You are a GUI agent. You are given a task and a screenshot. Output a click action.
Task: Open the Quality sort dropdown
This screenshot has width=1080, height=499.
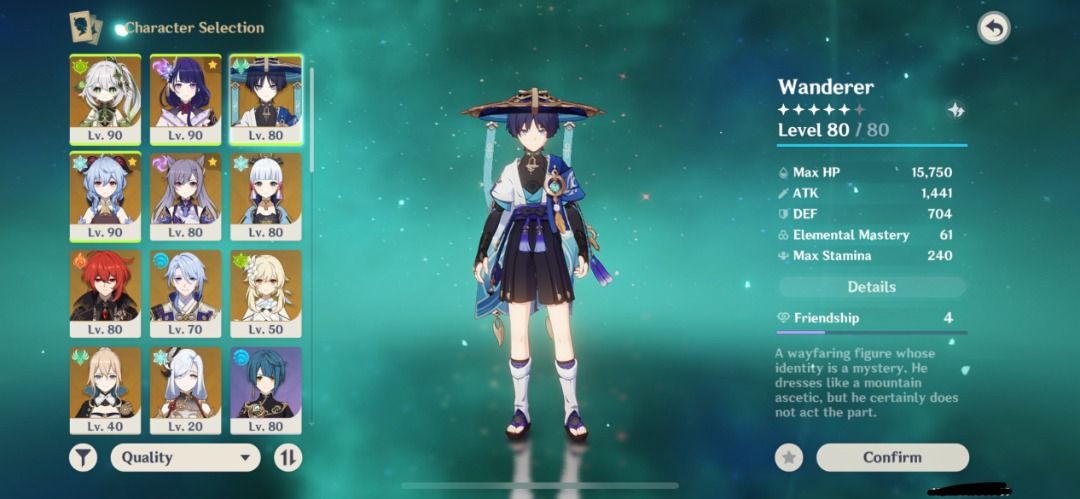185,457
